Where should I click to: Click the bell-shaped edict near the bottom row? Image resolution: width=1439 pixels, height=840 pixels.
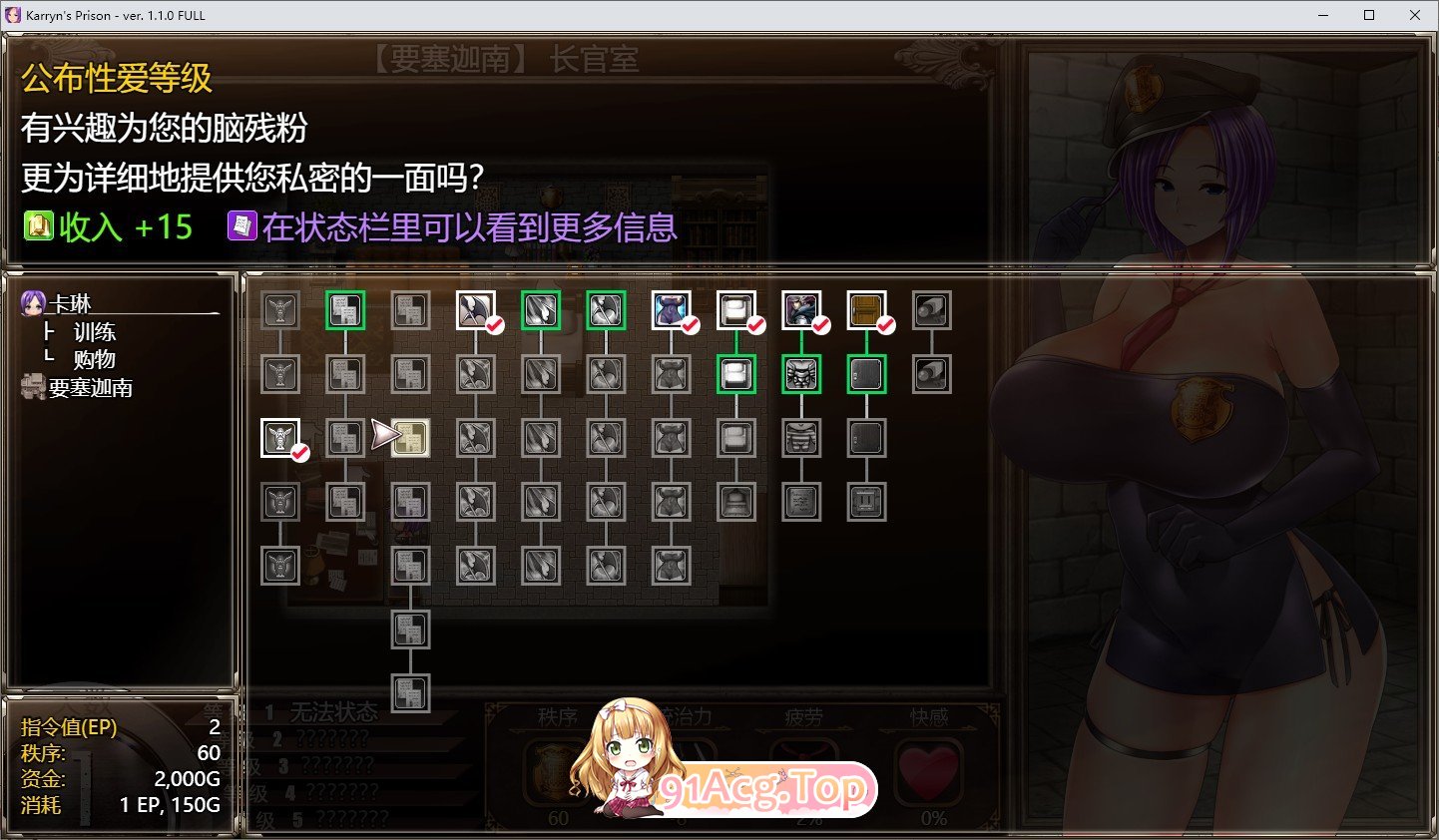(x=735, y=502)
